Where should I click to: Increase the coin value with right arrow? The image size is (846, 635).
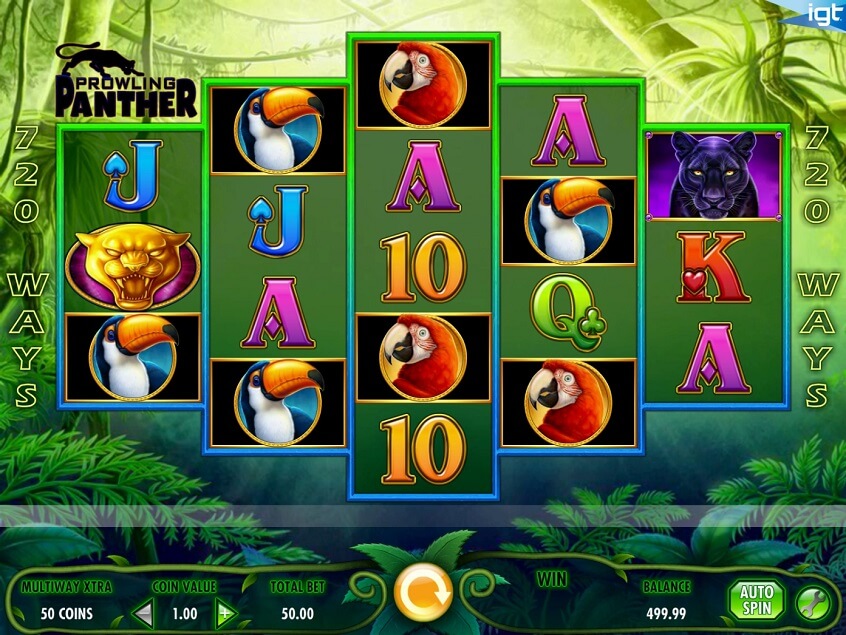coord(226,612)
